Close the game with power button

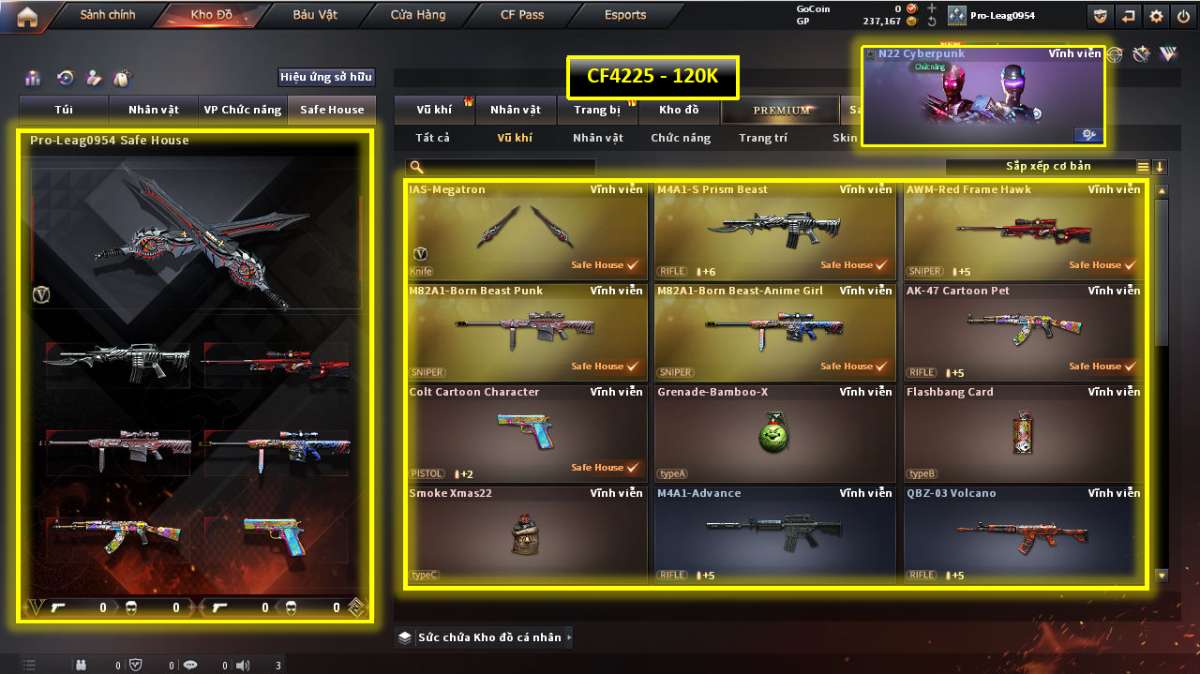point(1182,16)
